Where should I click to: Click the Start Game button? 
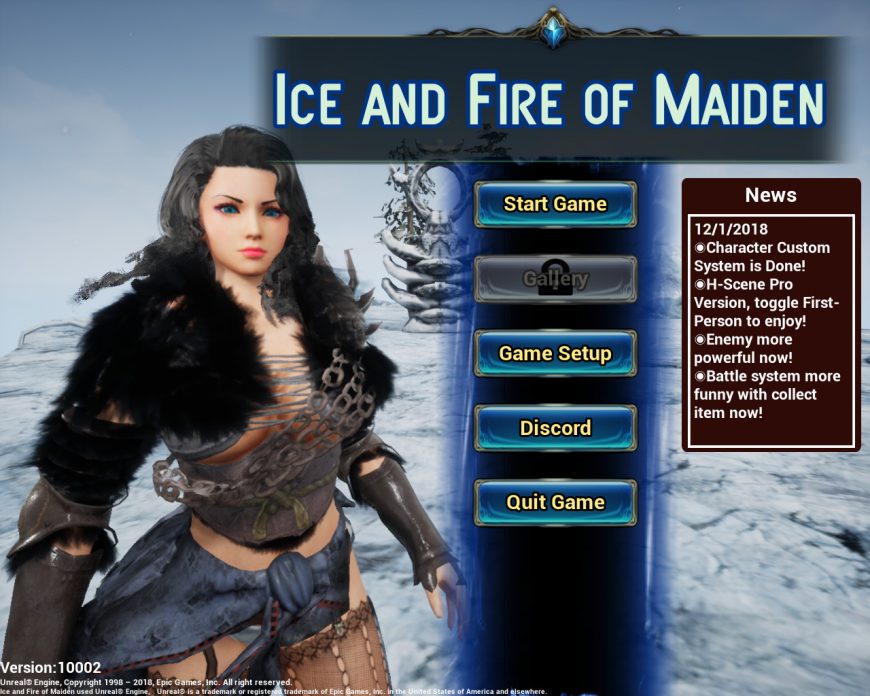coord(555,204)
